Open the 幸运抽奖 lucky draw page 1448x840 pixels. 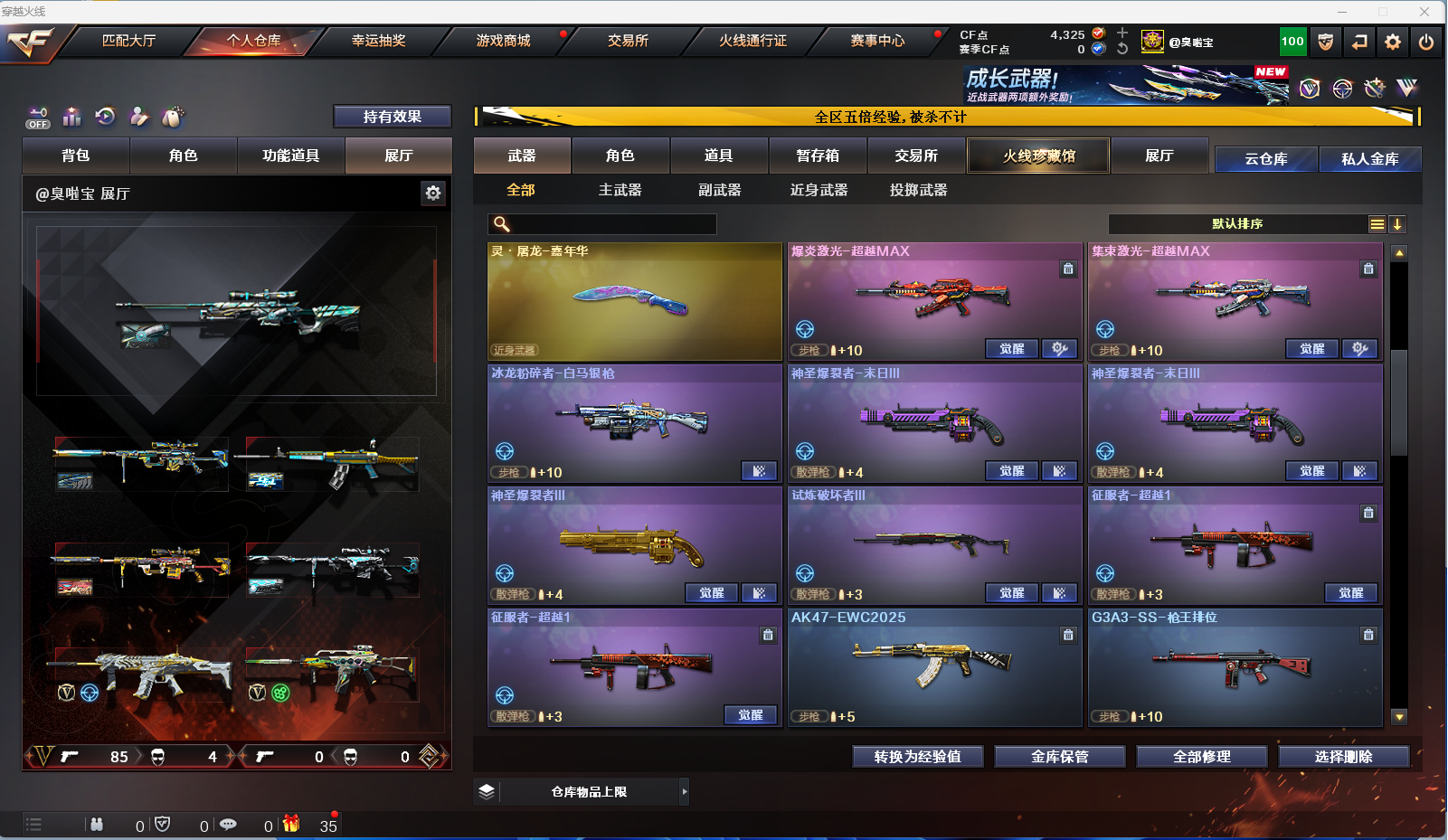click(x=378, y=41)
